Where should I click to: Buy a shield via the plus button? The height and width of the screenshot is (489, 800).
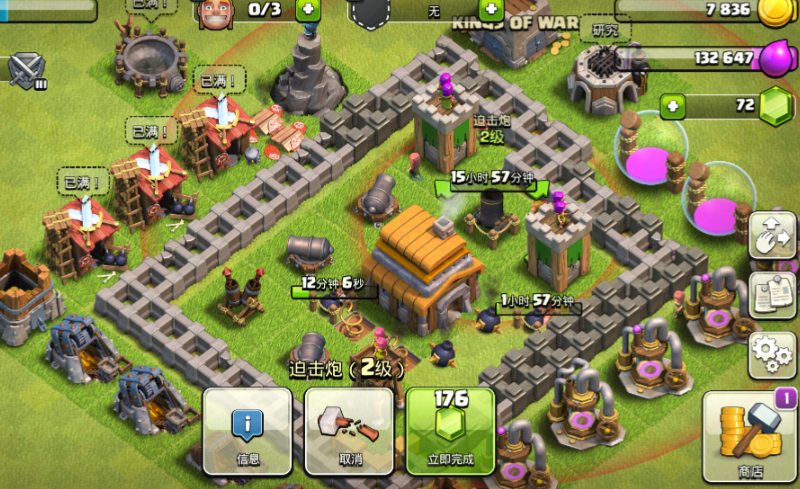pos(492,10)
